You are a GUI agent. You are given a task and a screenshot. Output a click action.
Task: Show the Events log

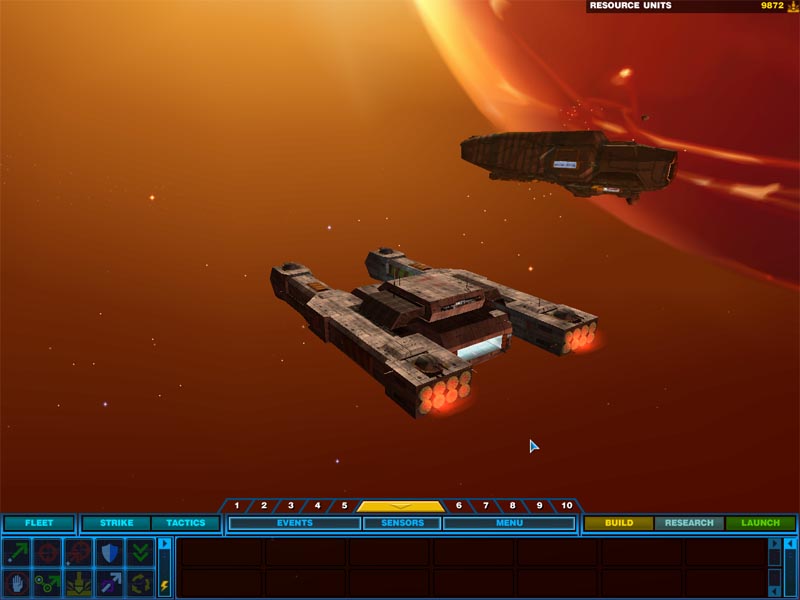pyautogui.click(x=295, y=523)
